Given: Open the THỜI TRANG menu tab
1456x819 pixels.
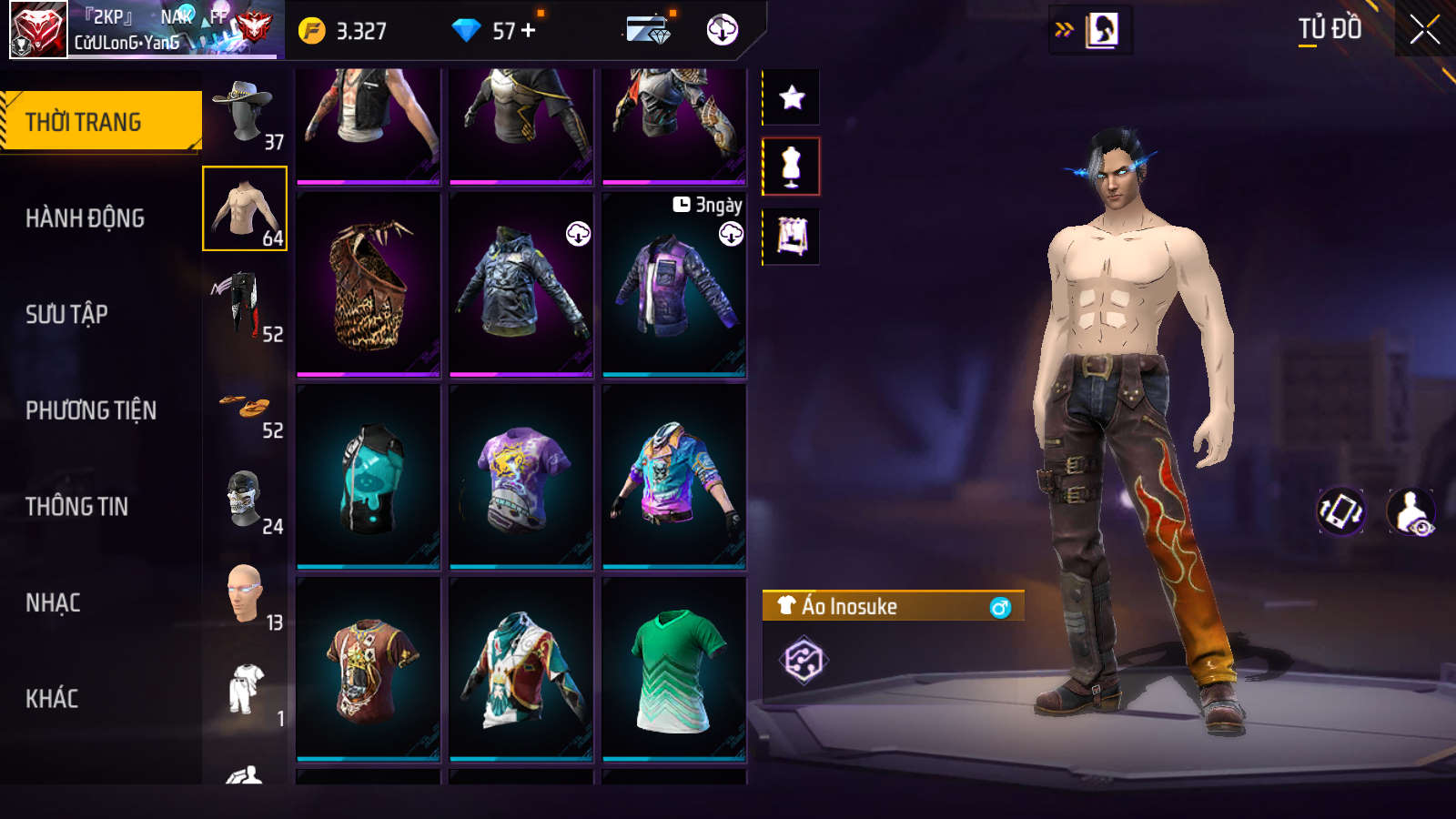Looking at the screenshot, I should pos(100,121).
